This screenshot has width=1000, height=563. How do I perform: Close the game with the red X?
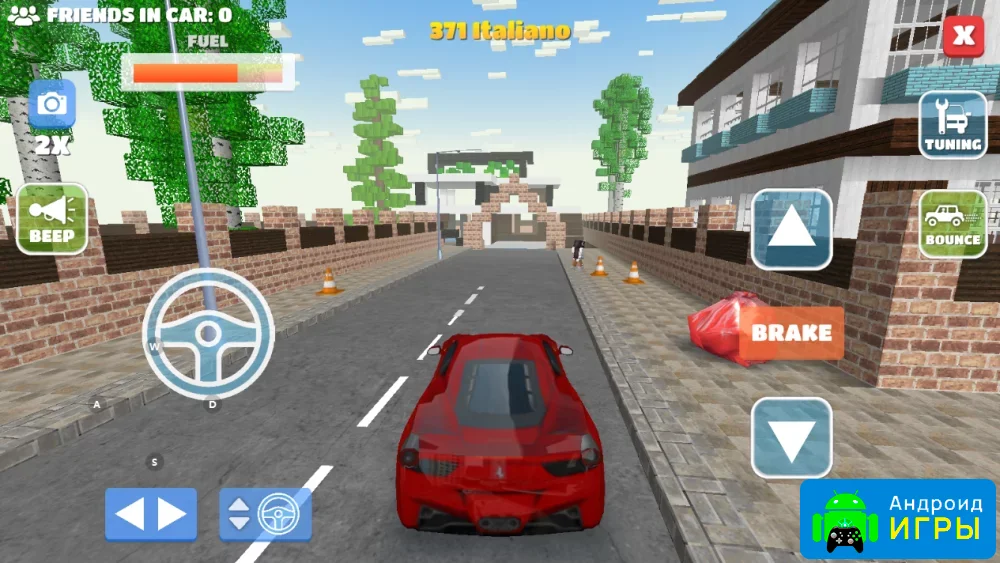962,37
